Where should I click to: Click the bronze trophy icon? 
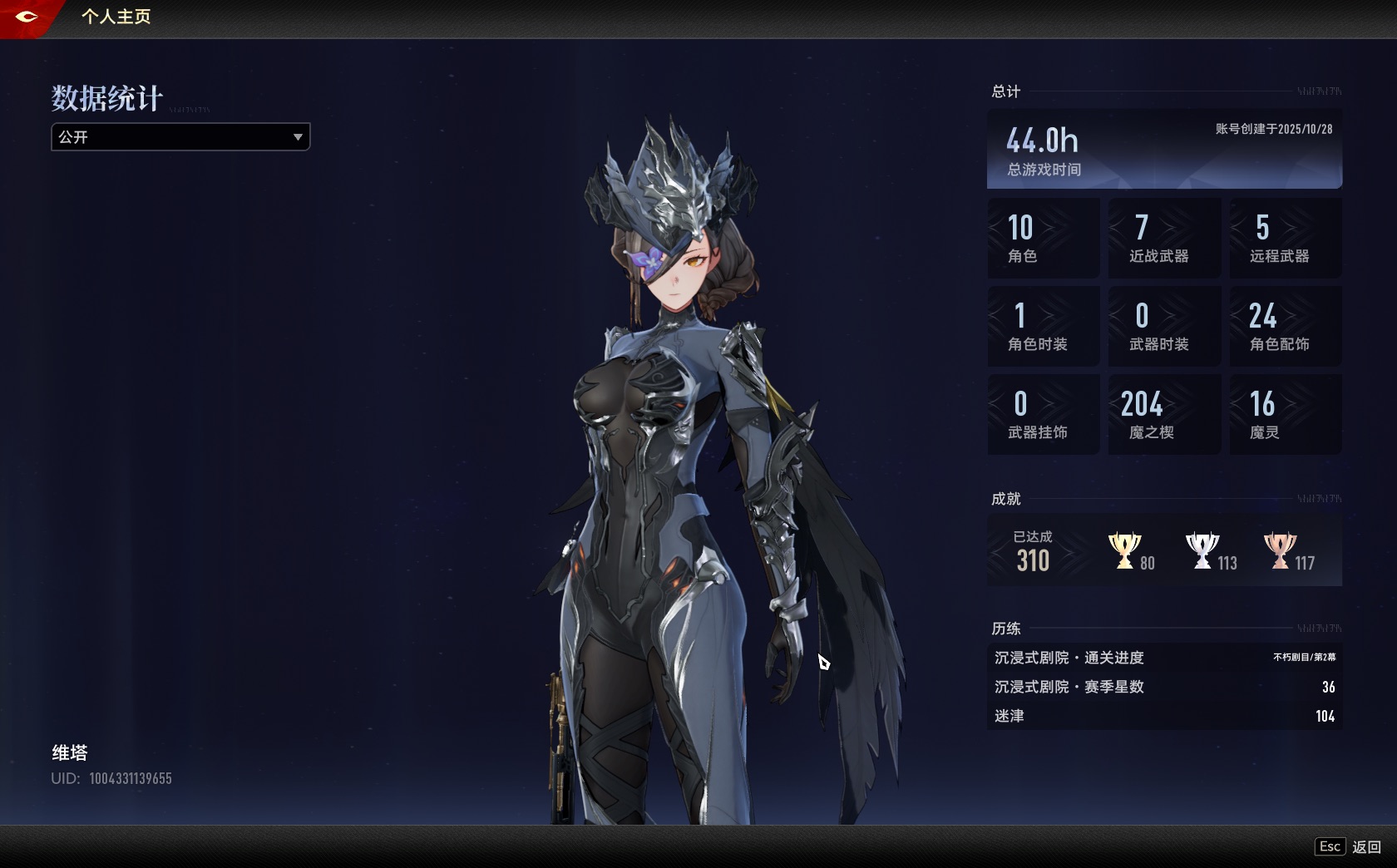click(x=1279, y=550)
